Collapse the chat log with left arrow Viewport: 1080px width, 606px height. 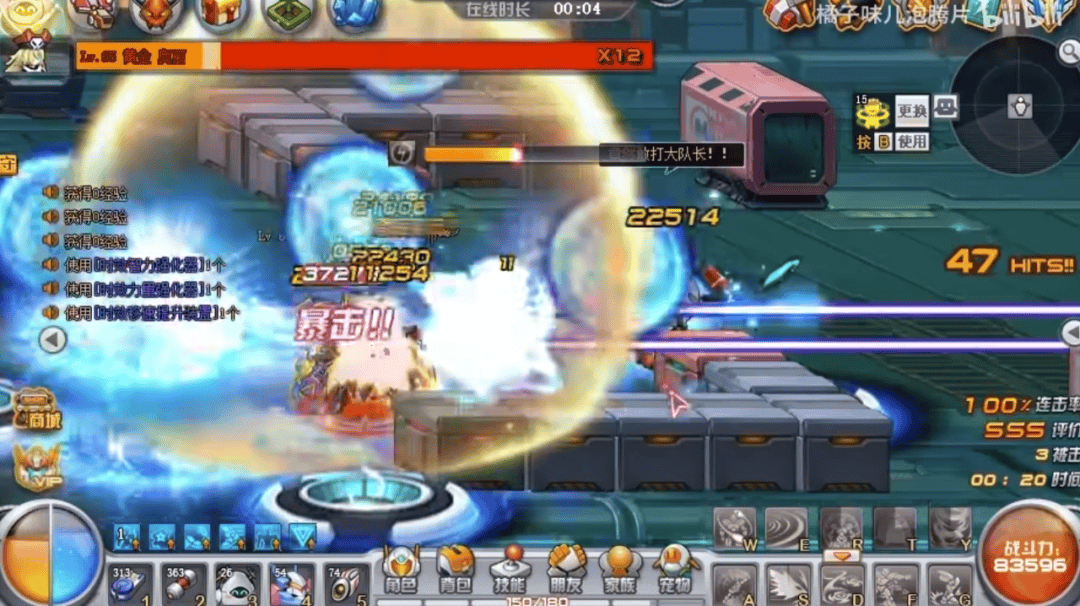click(x=52, y=340)
